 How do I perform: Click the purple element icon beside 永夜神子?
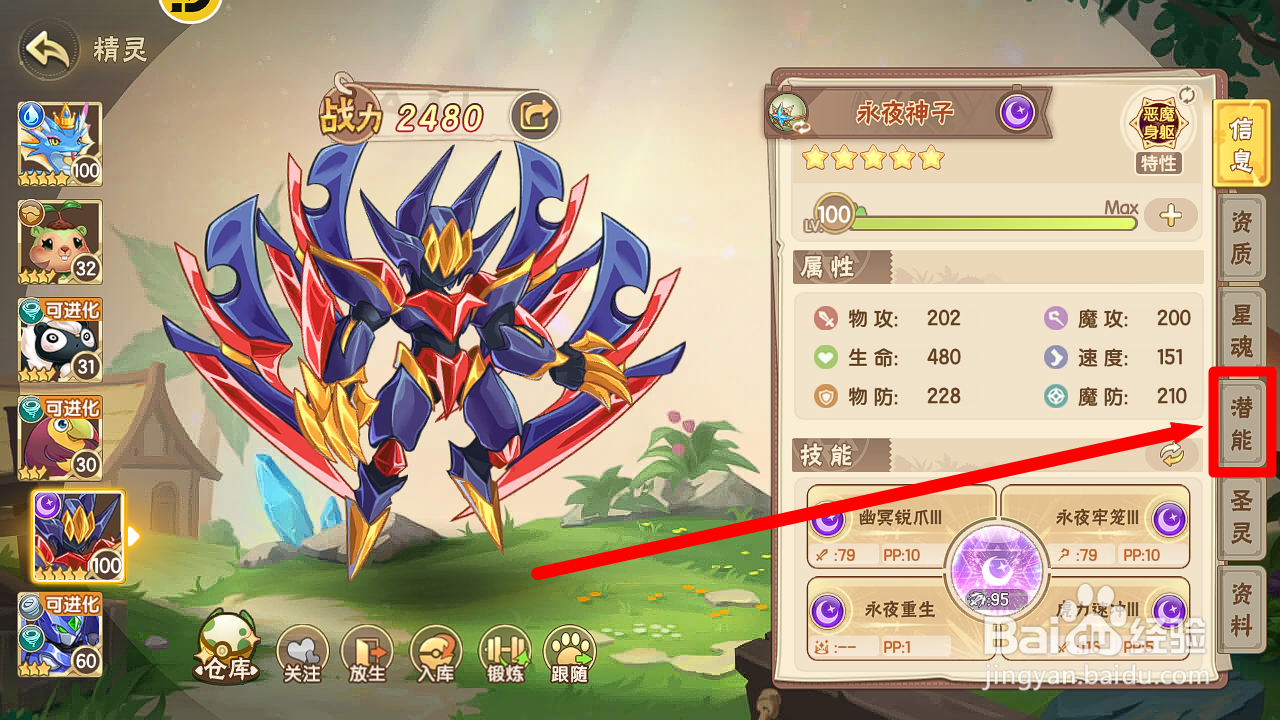(1018, 113)
